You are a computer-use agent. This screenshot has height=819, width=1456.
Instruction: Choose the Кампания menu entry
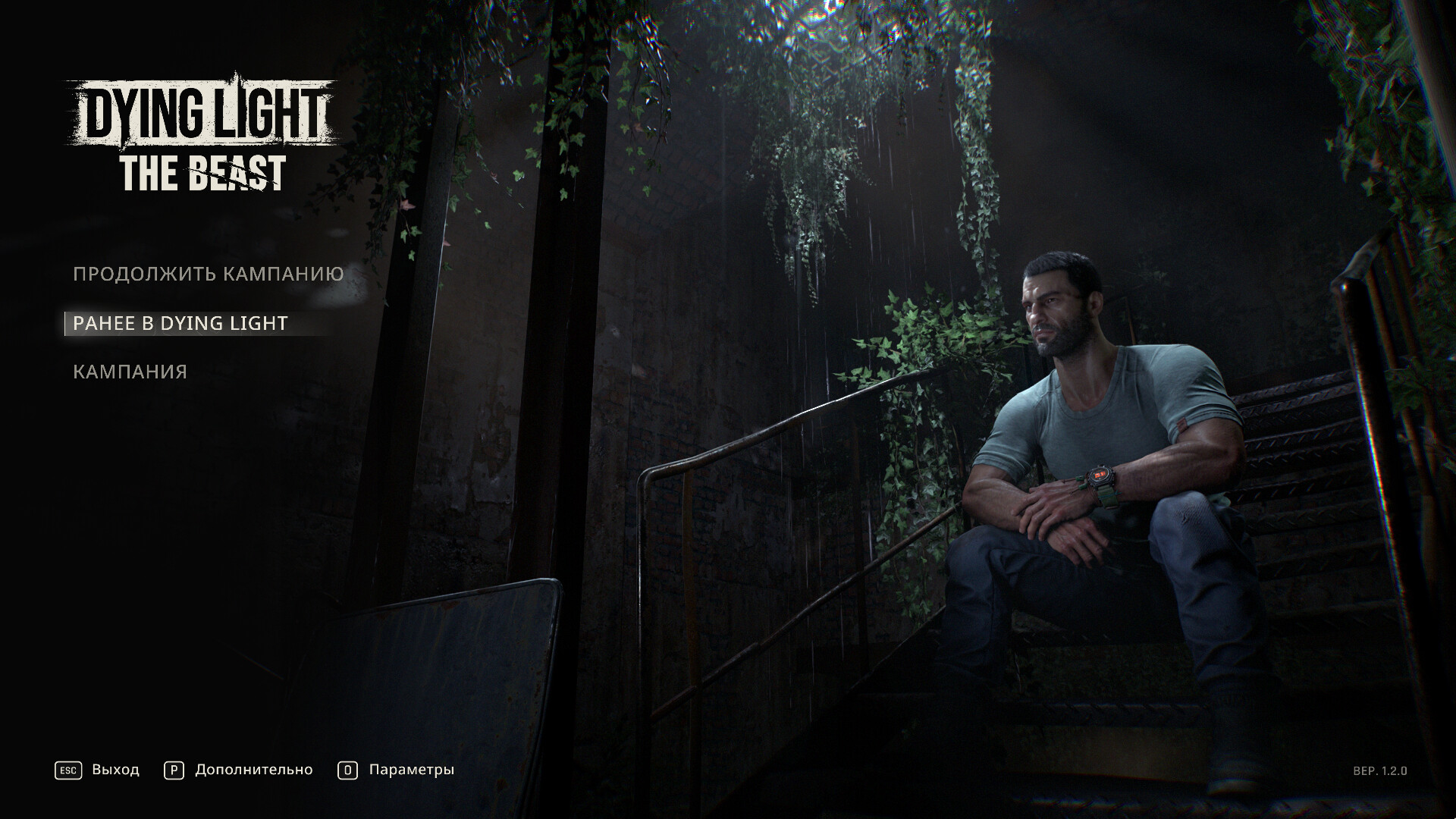[130, 372]
